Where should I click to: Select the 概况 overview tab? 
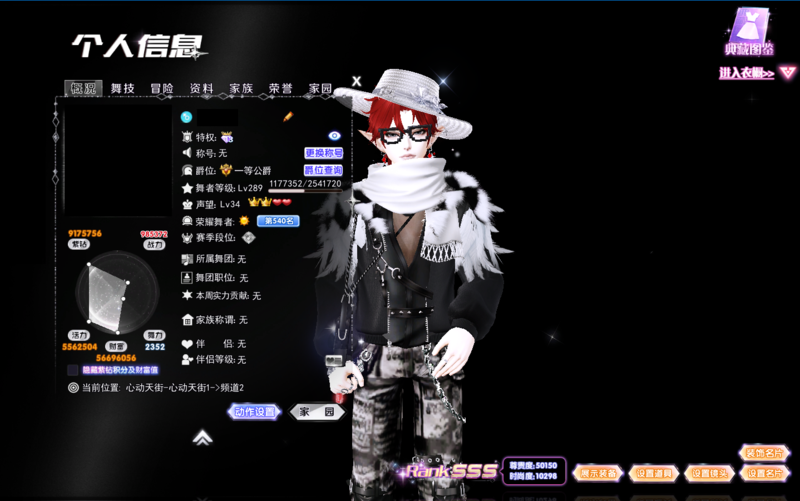(x=84, y=89)
